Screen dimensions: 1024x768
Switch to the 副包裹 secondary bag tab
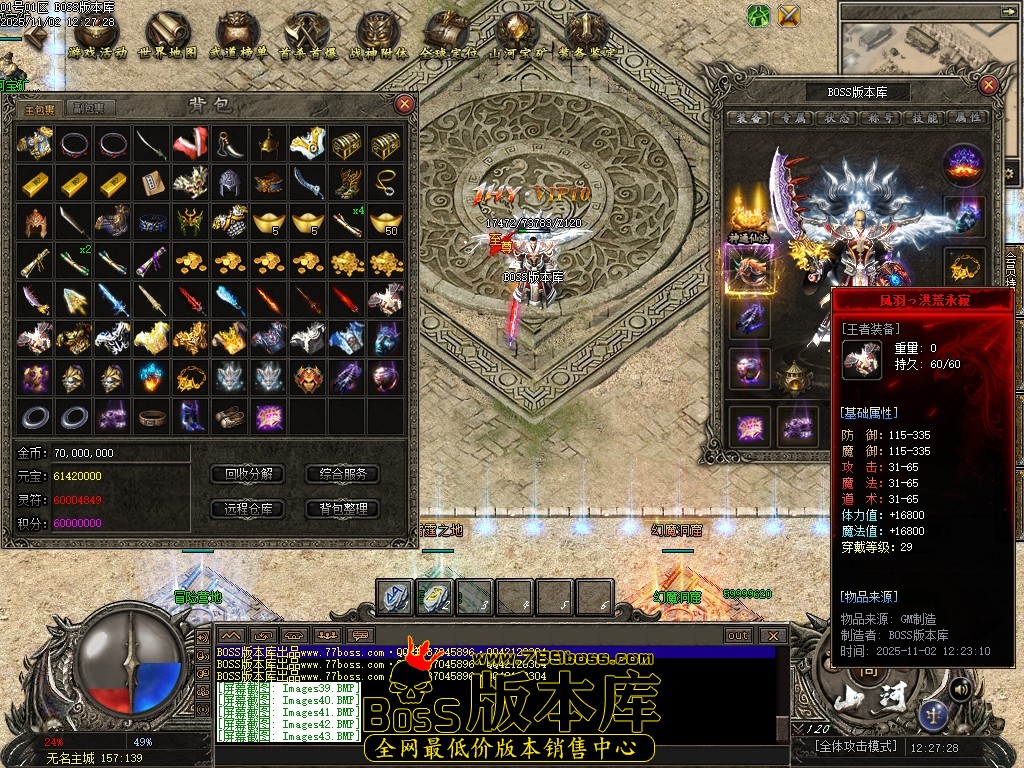[x=89, y=108]
